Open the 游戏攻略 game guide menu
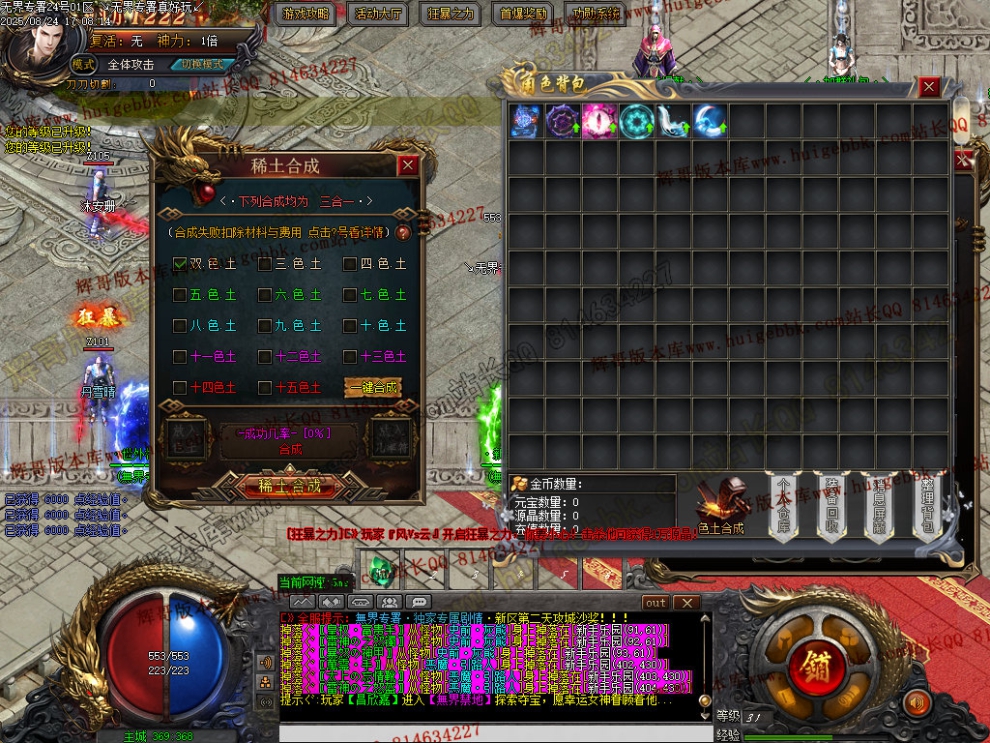Viewport: 990px width, 743px height. (305, 14)
